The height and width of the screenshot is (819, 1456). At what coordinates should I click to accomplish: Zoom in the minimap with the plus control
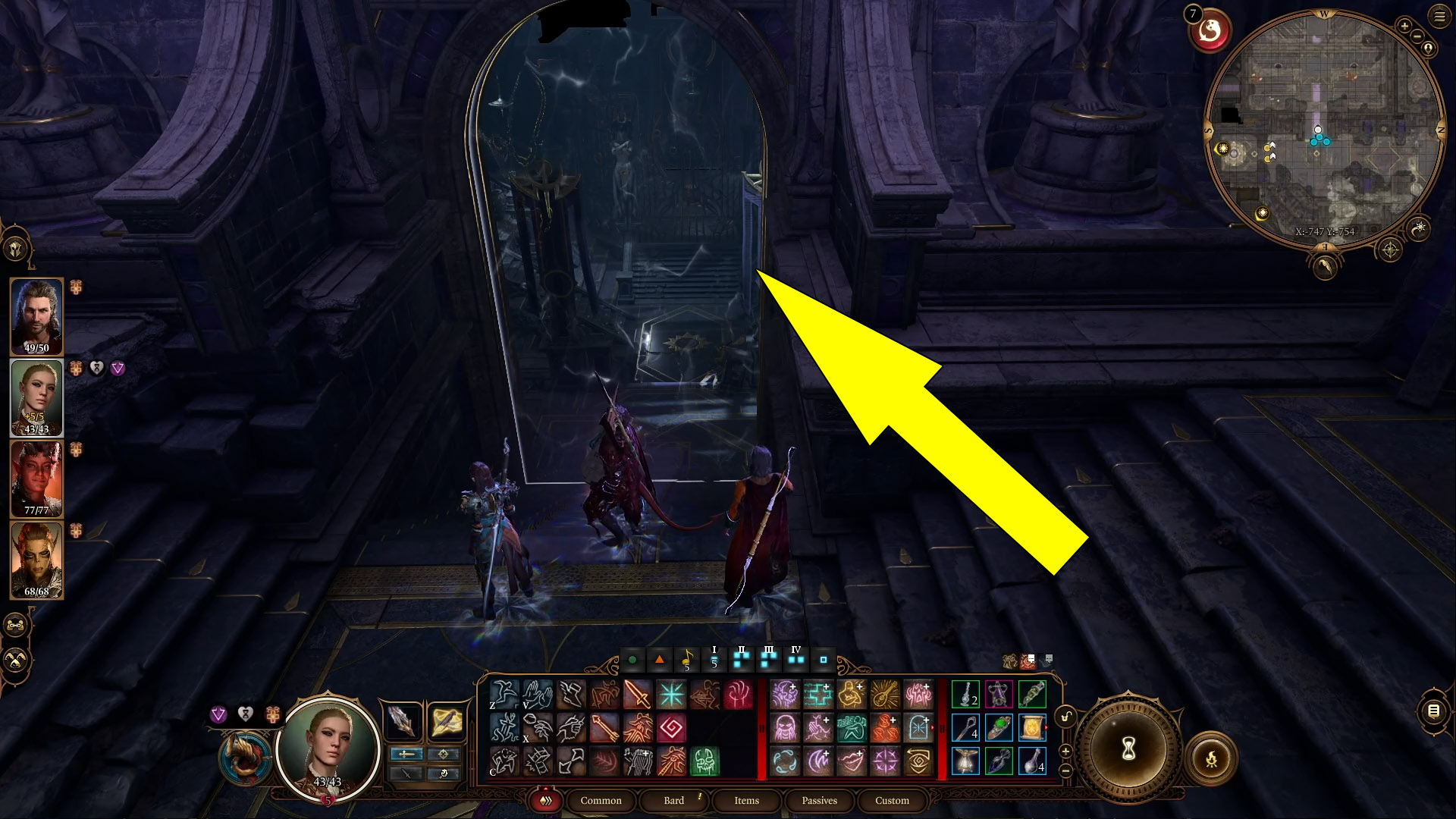pyautogui.click(x=1404, y=26)
